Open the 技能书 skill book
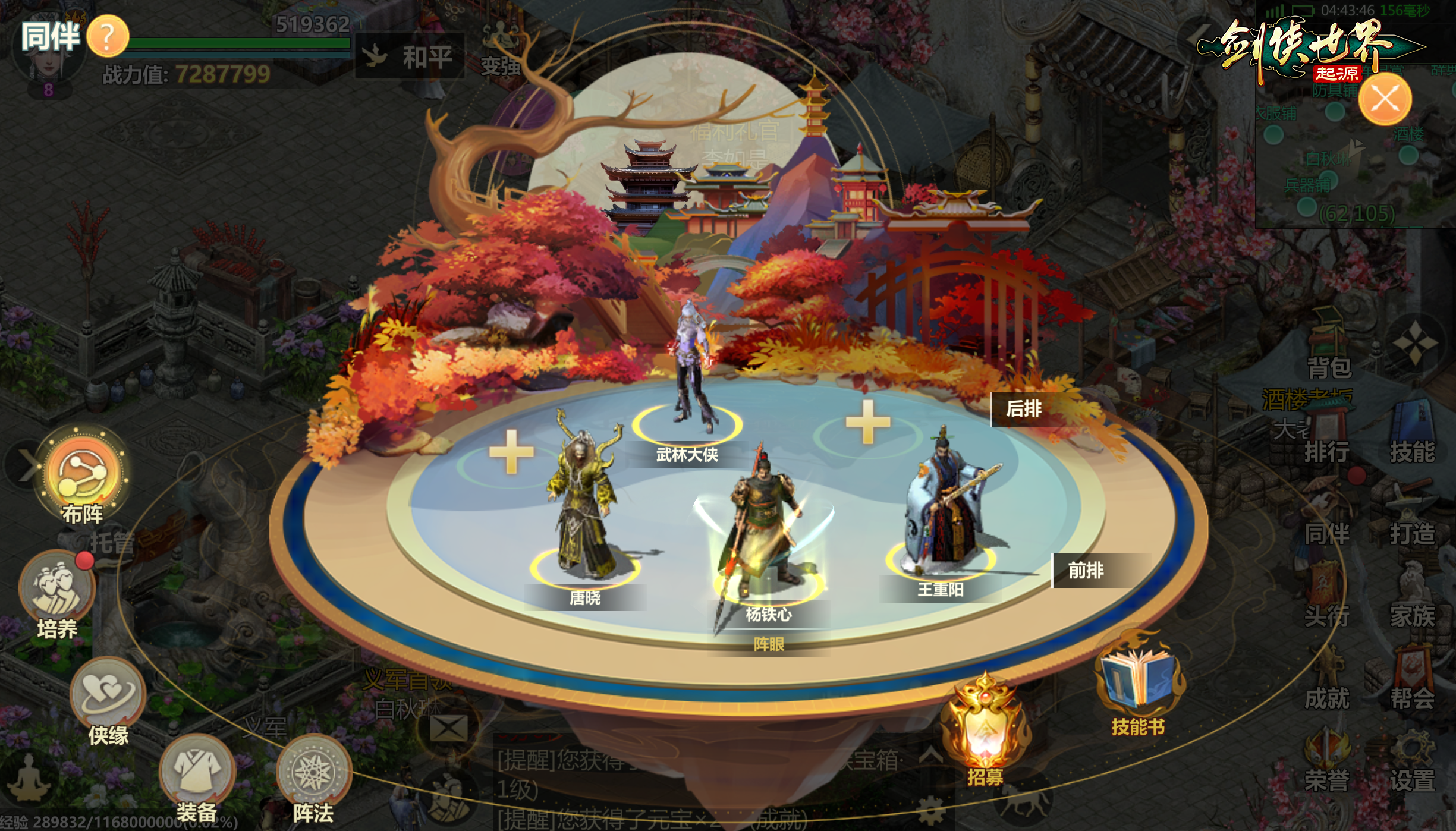 (x=1137, y=684)
